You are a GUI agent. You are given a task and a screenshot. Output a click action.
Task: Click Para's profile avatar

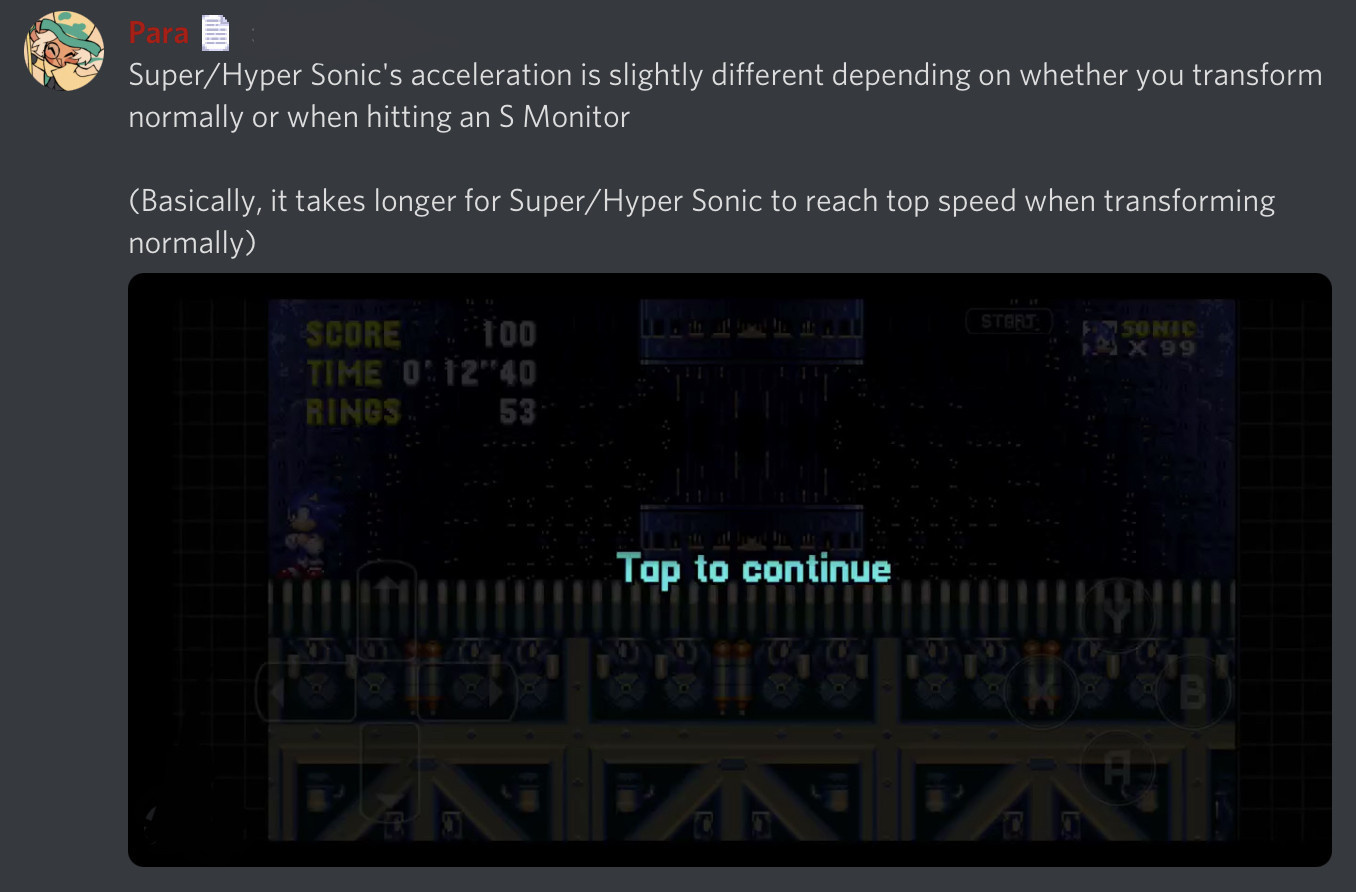[x=63, y=50]
